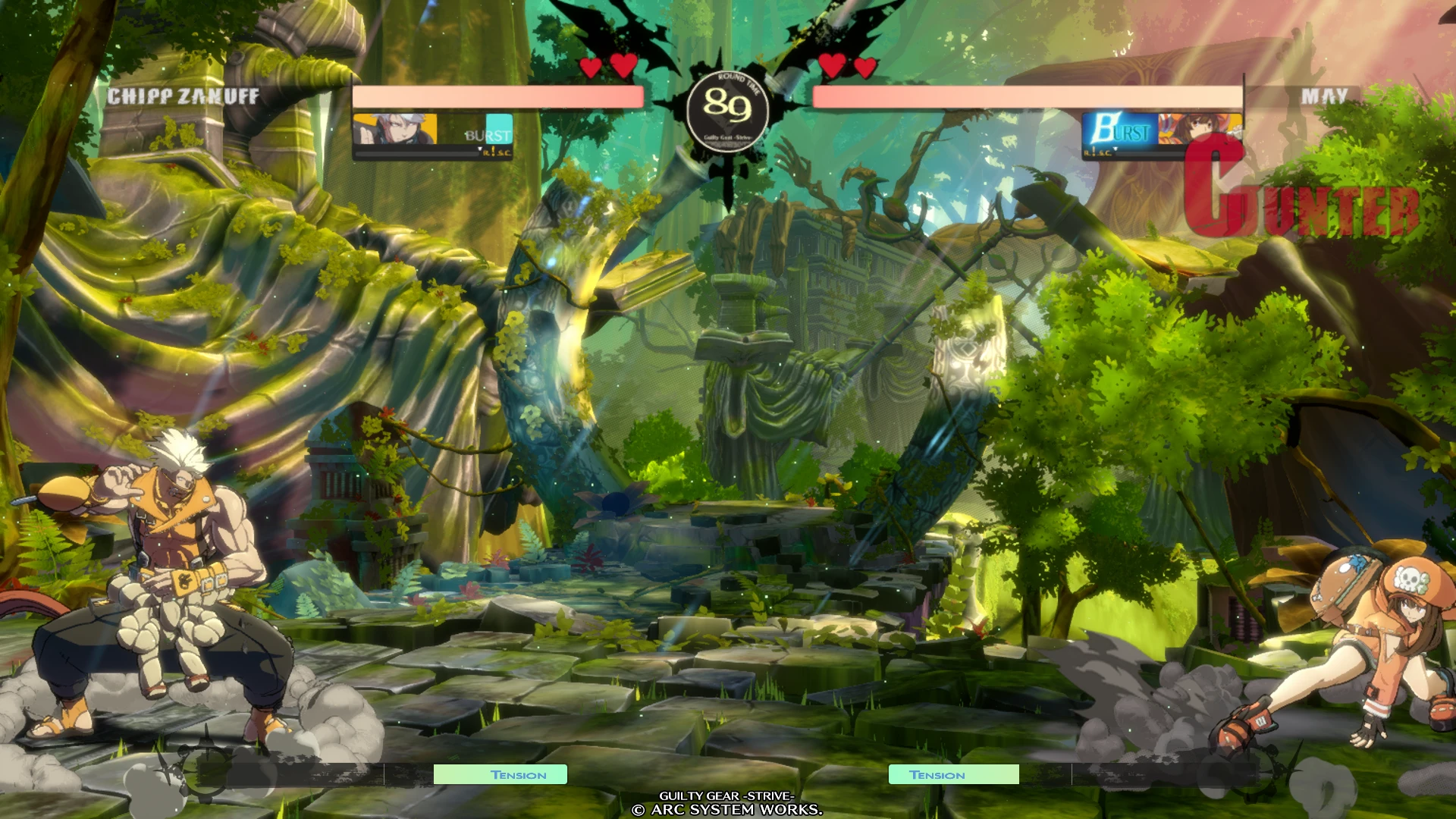
Task: Click the ARC SYSTEM WORKS copyright line
Action: point(728,810)
